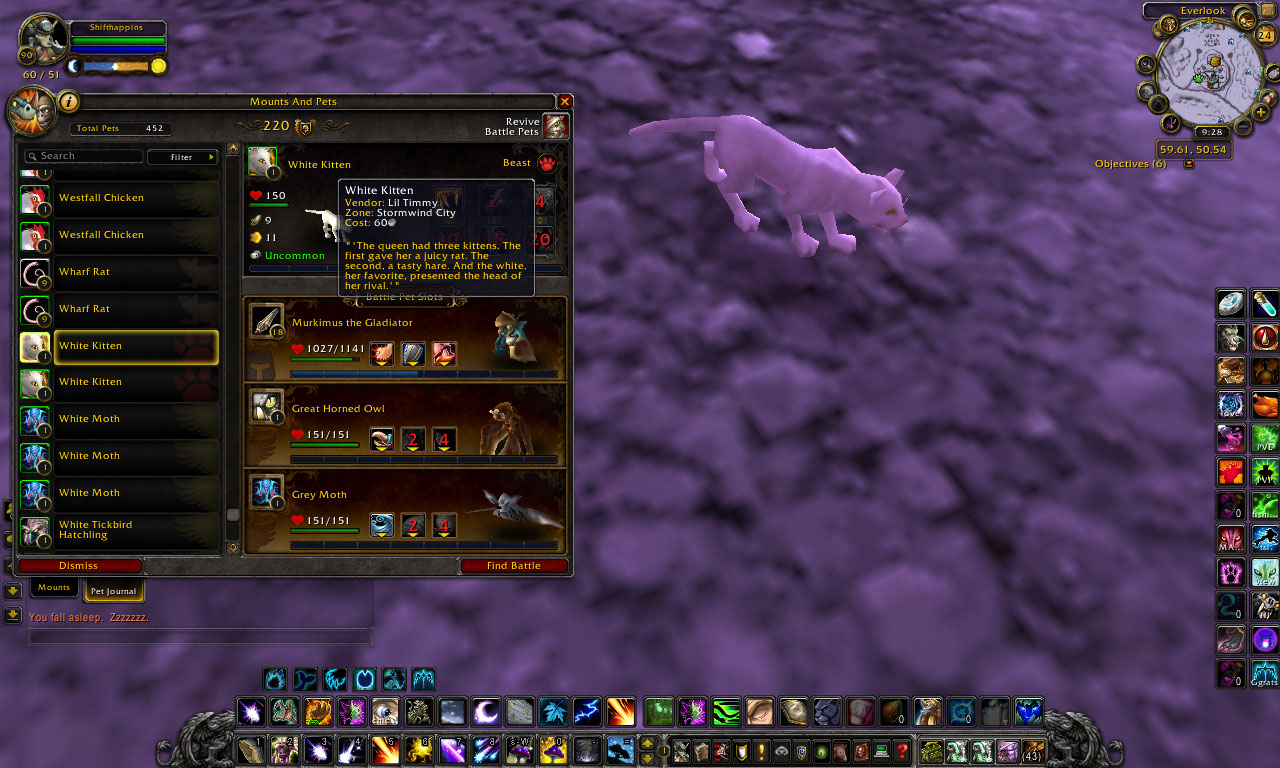Click the info button on the Mounts And Pets frame
Screen dimensions: 1280x768
(66, 101)
